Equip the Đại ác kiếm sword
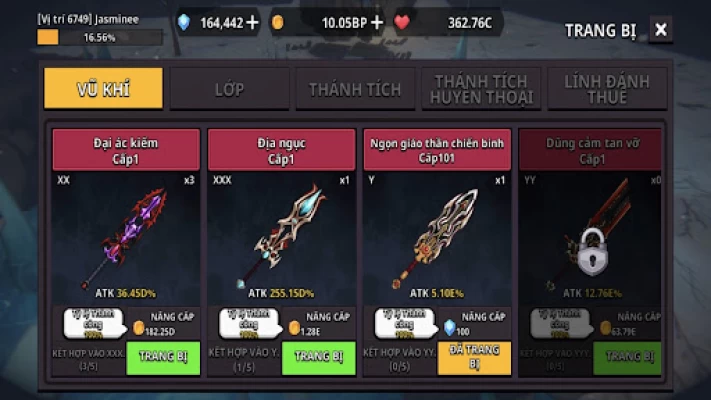The image size is (711, 400). [163, 357]
